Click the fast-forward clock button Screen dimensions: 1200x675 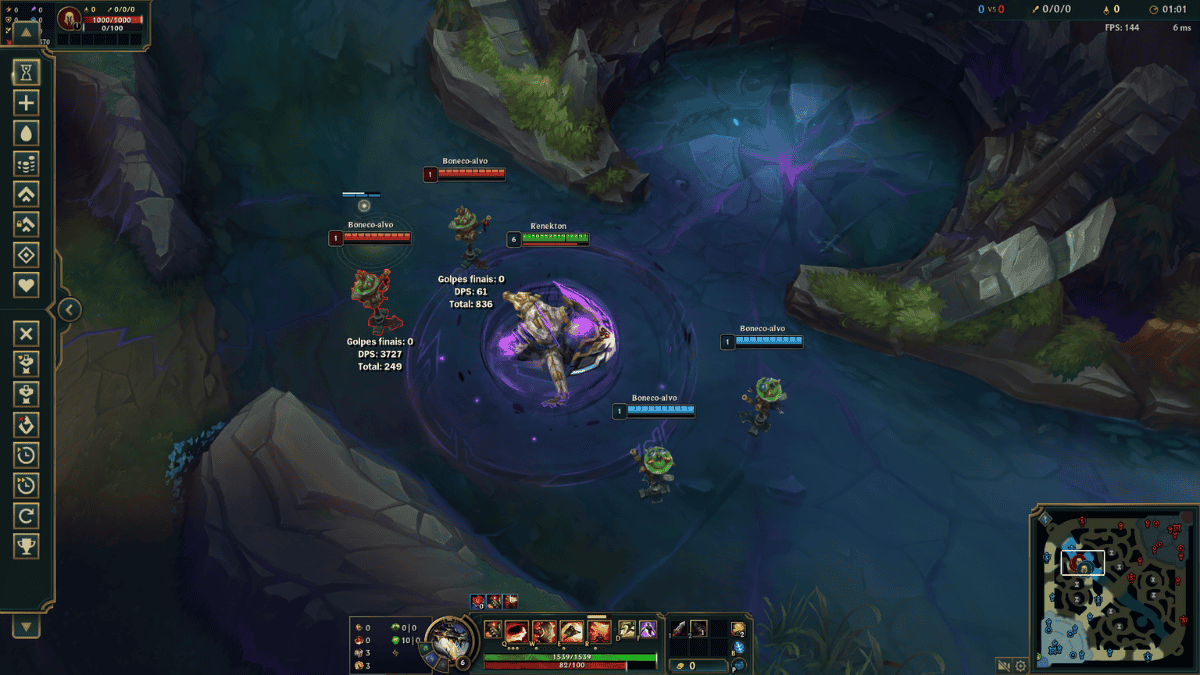(x=27, y=485)
